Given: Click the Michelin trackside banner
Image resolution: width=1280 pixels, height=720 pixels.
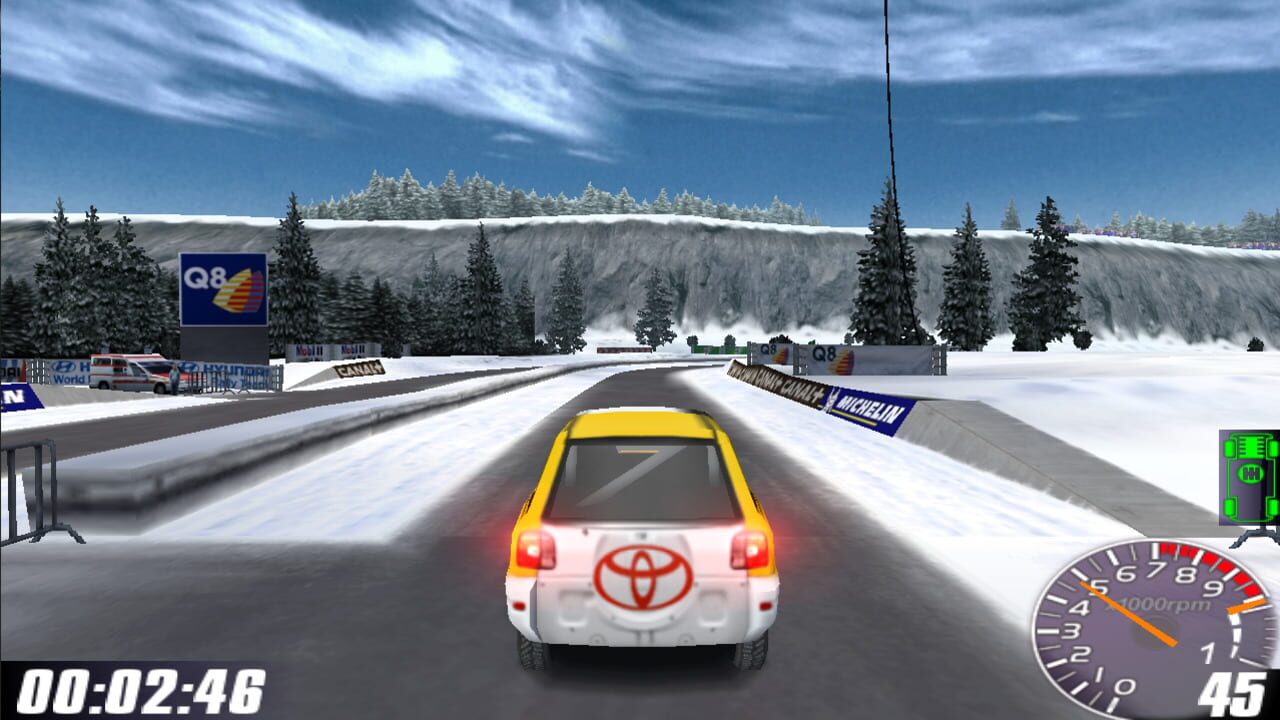Looking at the screenshot, I should coord(868,408).
